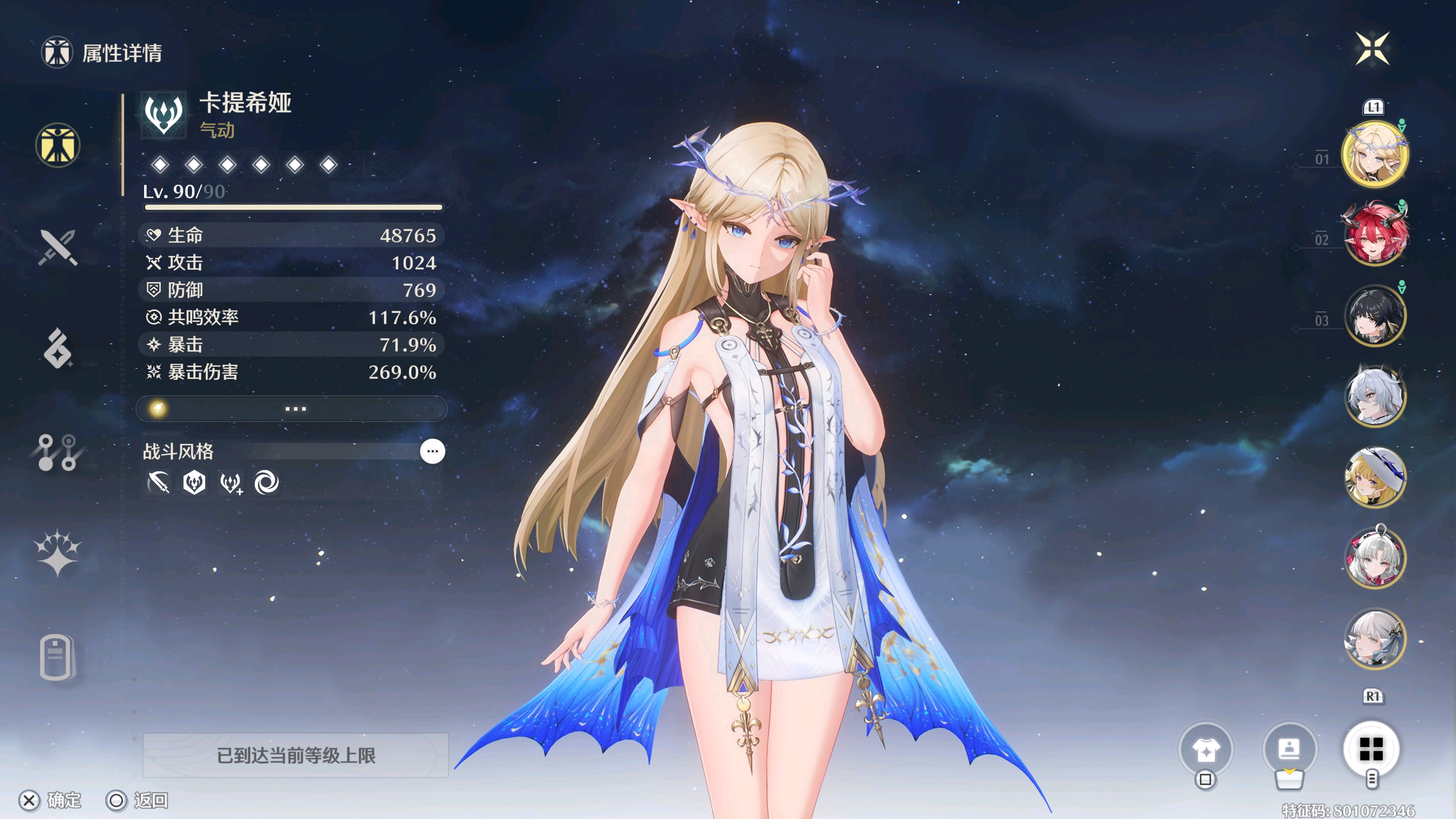Viewport: 1456px width, 819px height.
Task: Switch to the red-haired character portrait
Action: coord(1374,234)
